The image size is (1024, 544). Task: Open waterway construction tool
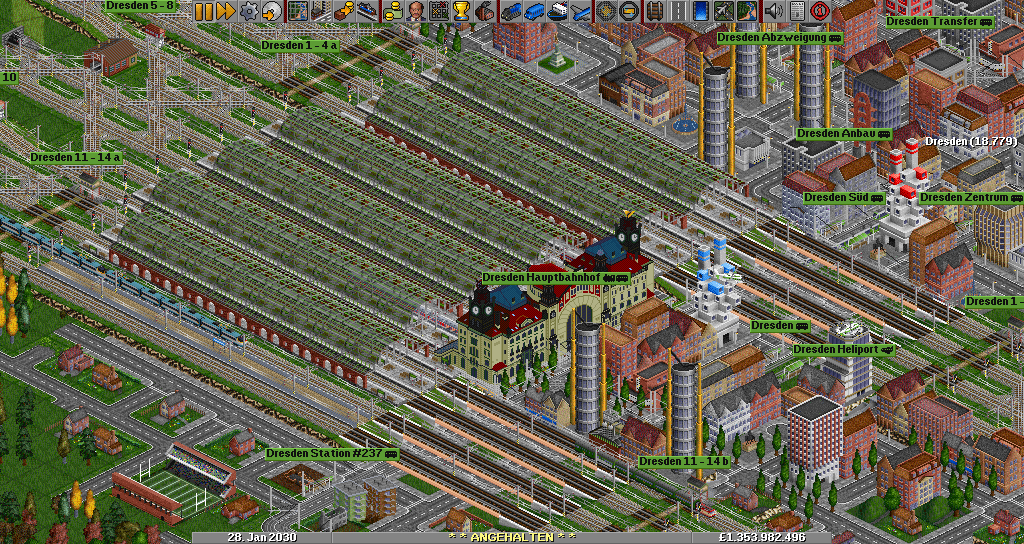pos(700,11)
